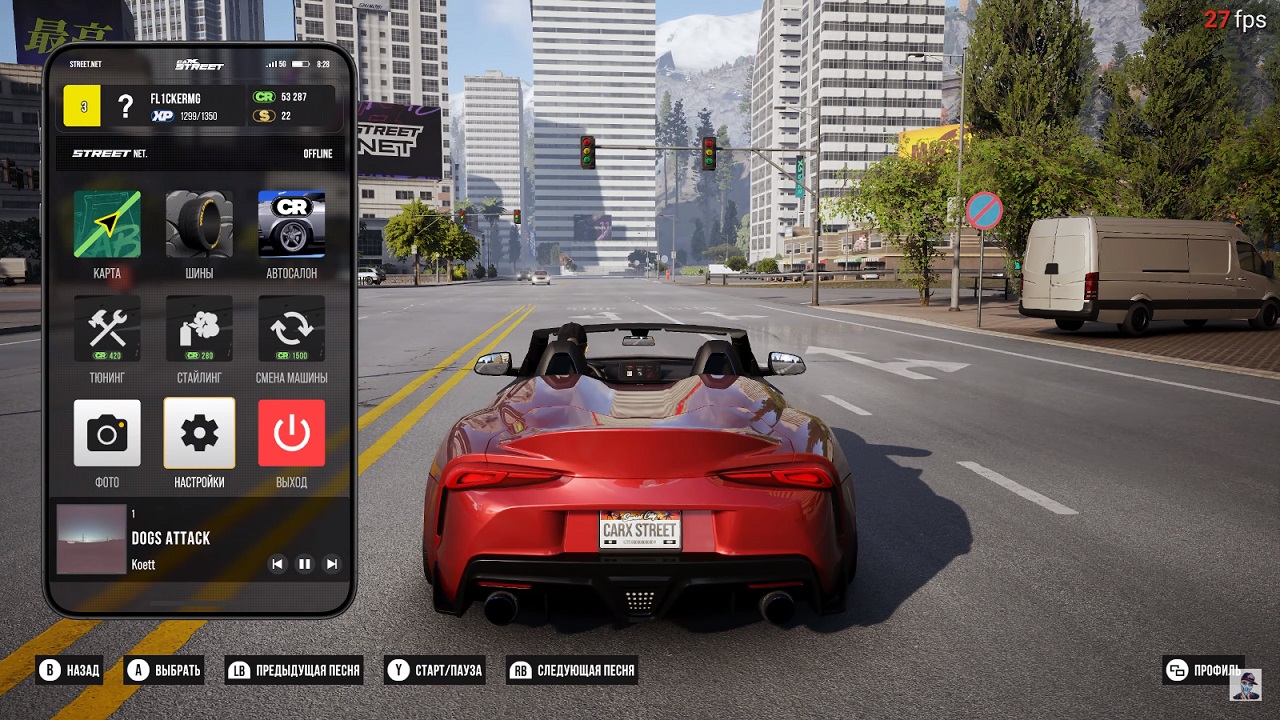Open the Шины tires app
Viewport: 1280px width, 720px height.
pos(199,224)
